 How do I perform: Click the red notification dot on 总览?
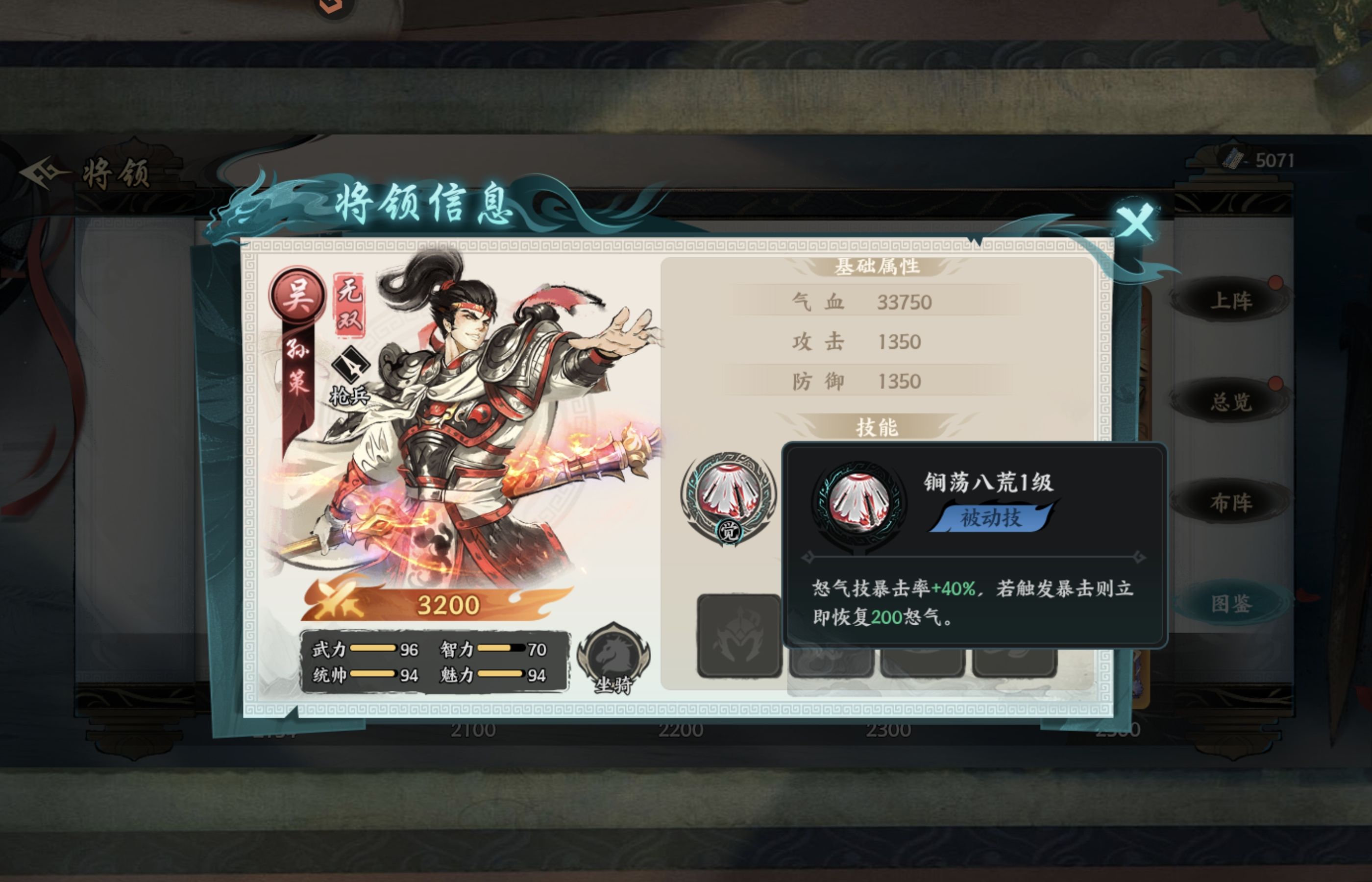[1275, 384]
